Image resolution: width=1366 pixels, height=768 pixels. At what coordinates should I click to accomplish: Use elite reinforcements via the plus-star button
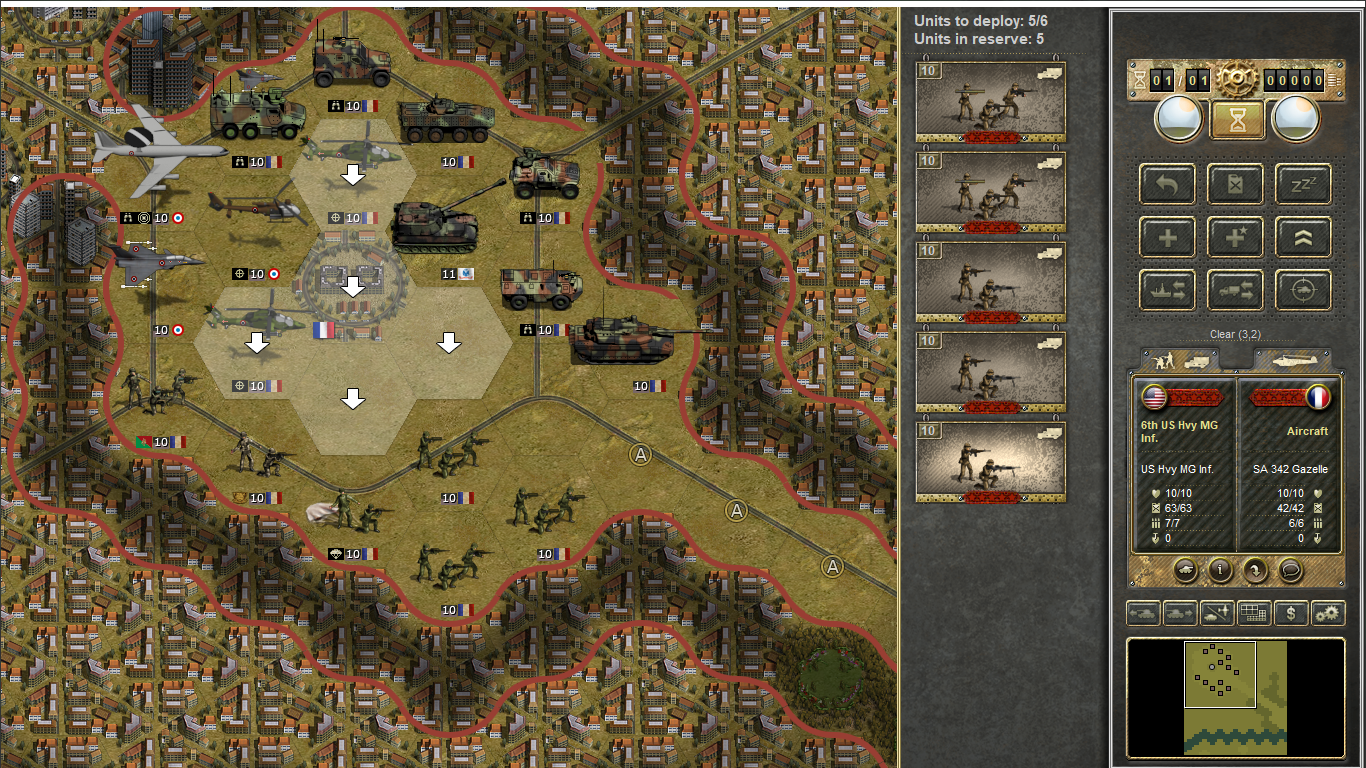1236,237
